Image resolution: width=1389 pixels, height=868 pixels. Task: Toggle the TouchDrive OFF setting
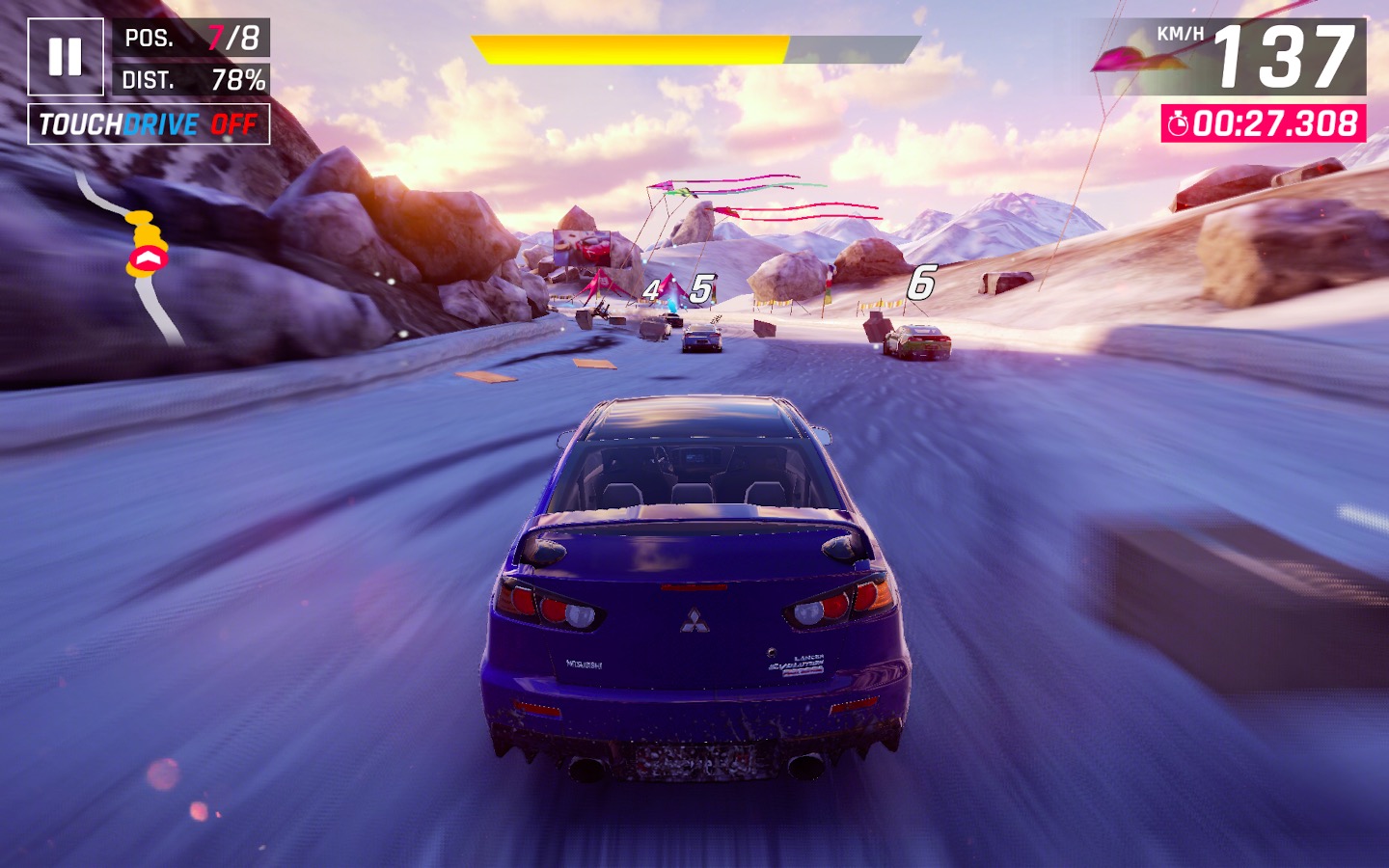click(x=149, y=124)
